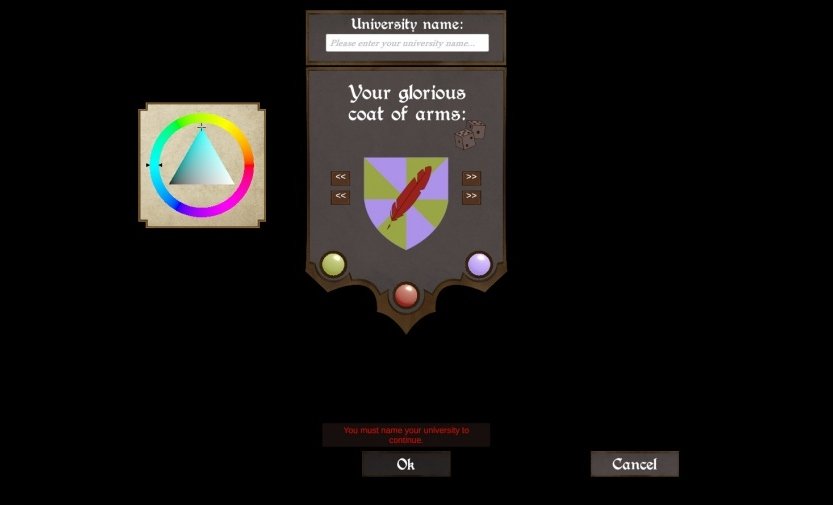833x505 pixels.
Task: Randomize coat of arms with dice
Action: coord(470,135)
